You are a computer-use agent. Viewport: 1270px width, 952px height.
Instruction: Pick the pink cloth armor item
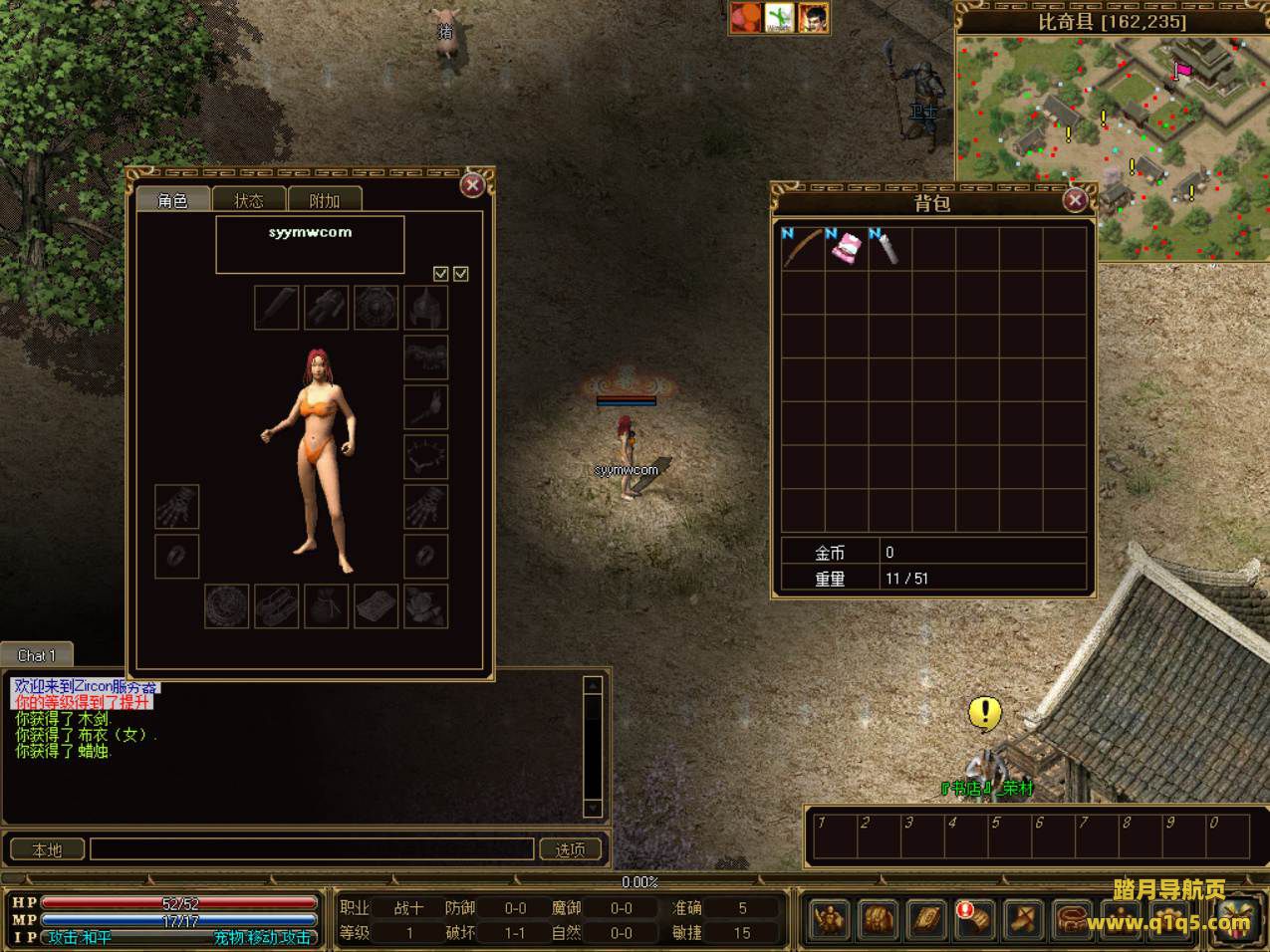847,248
